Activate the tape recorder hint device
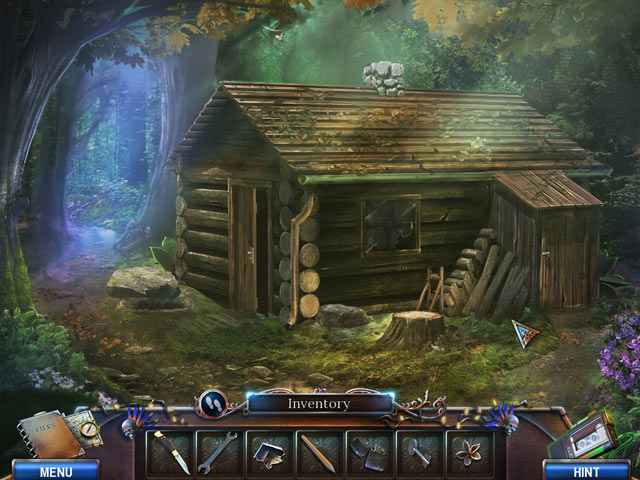 point(585,435)
